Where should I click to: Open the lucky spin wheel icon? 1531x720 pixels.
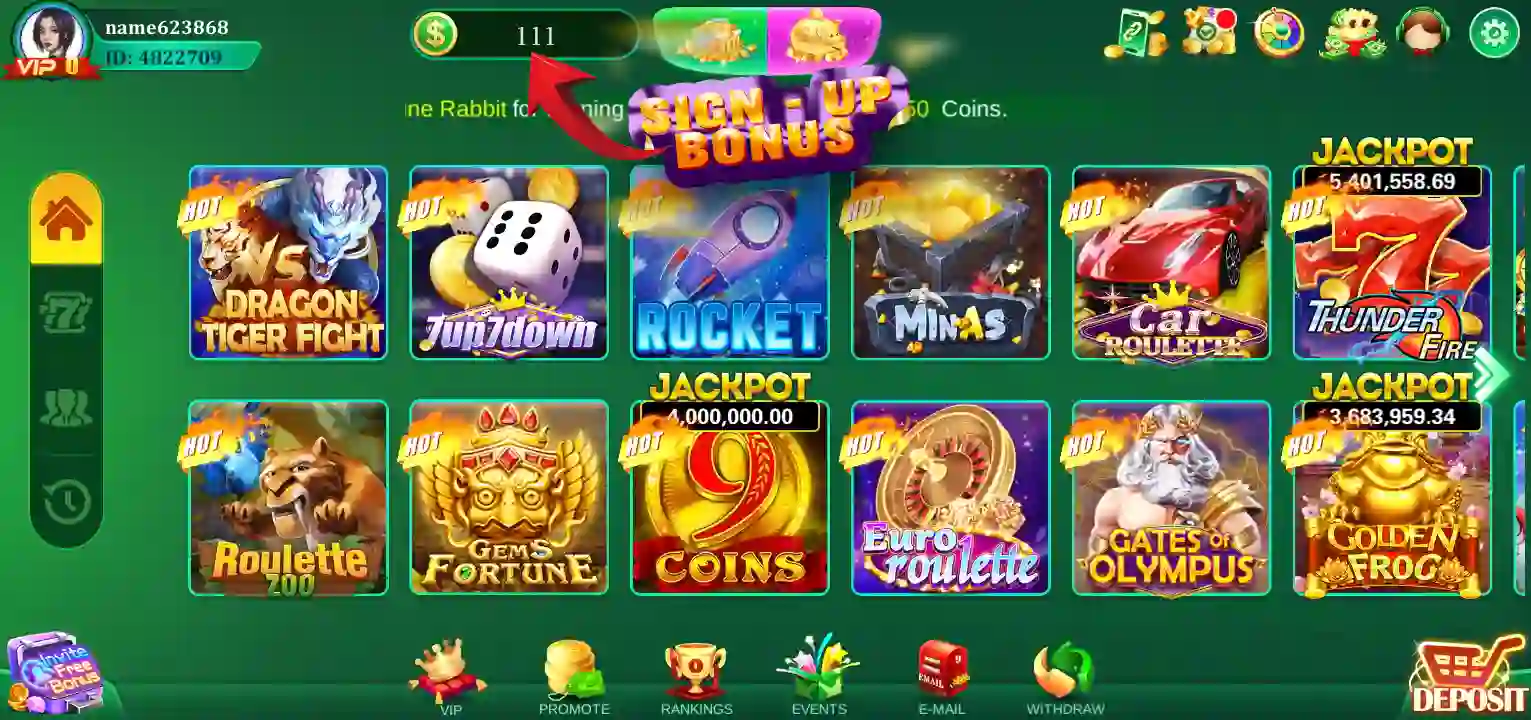click(x=1280, y=33)
